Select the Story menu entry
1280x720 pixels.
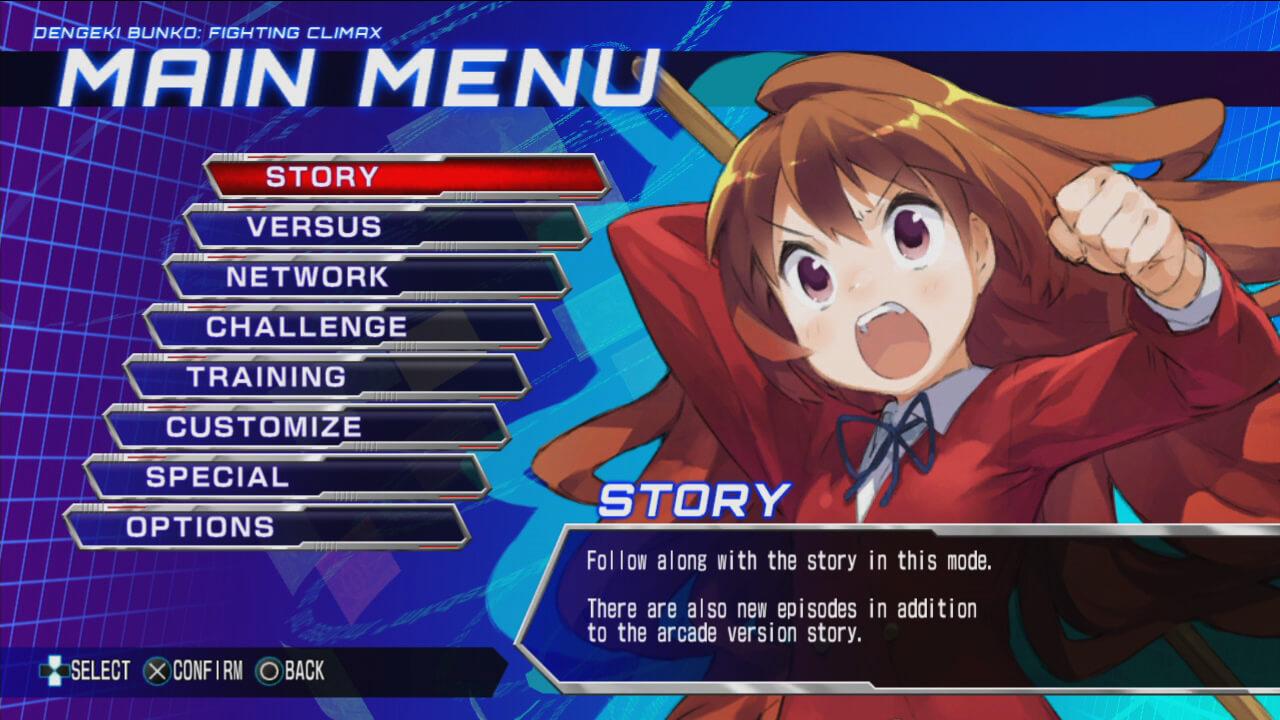(x=406, y=177)
